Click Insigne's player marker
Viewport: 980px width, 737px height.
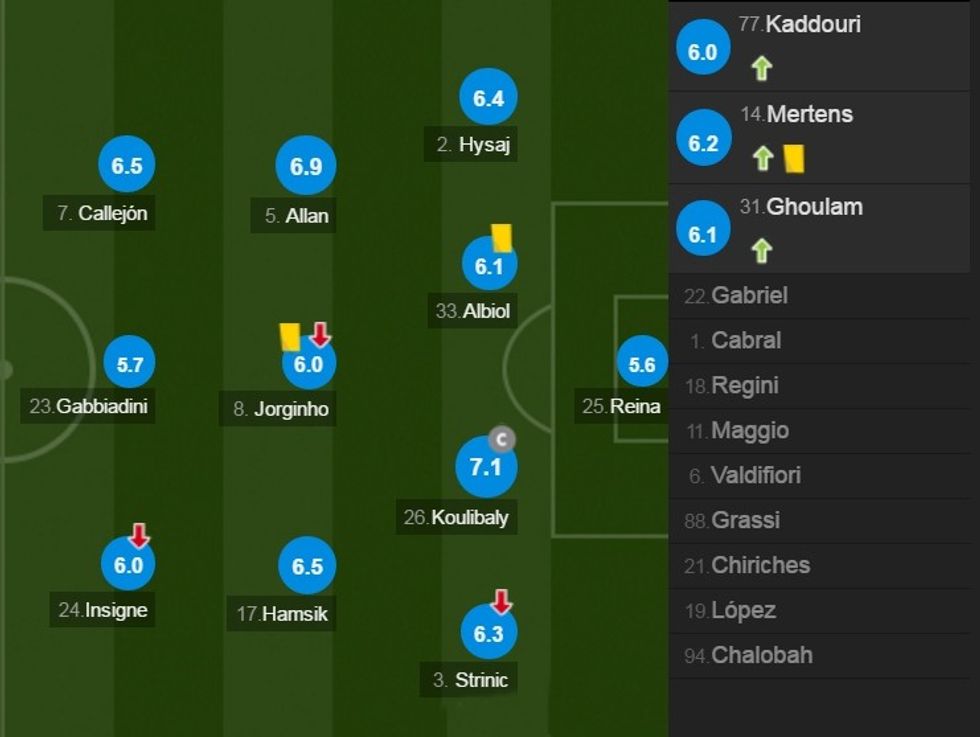click(x=129, y=565)
